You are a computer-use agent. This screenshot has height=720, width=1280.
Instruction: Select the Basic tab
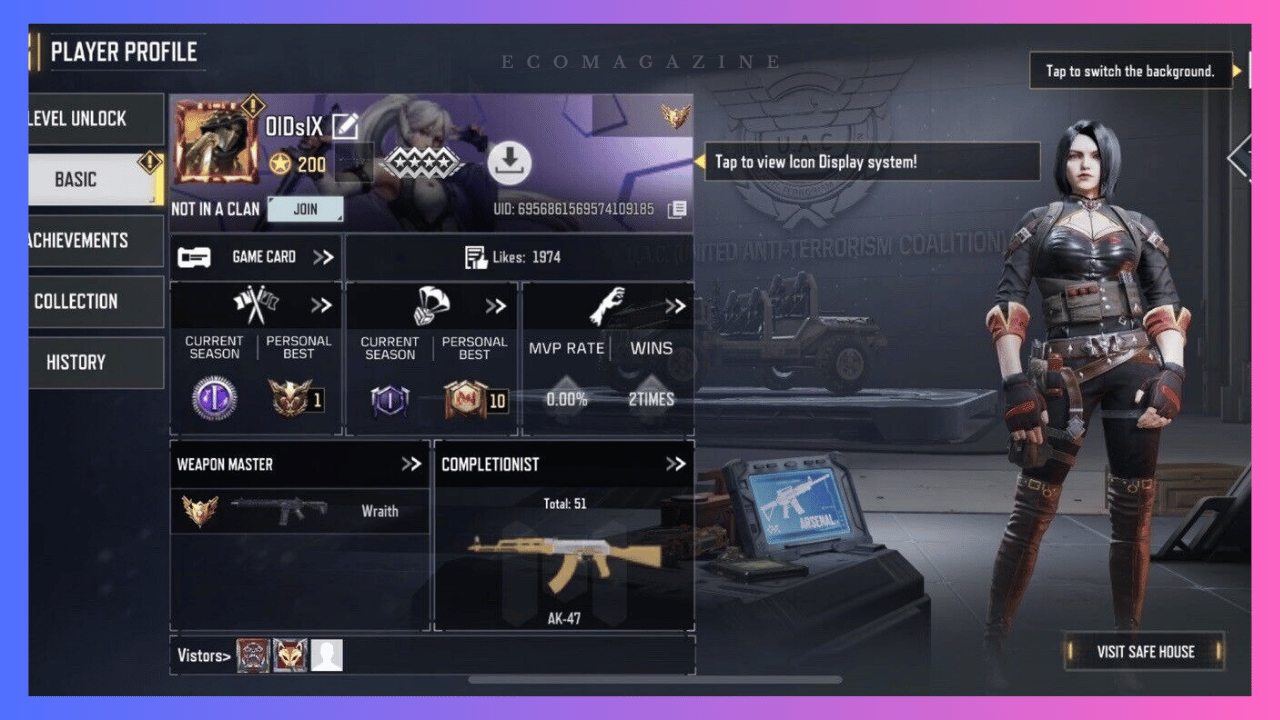tap(95, 180)
